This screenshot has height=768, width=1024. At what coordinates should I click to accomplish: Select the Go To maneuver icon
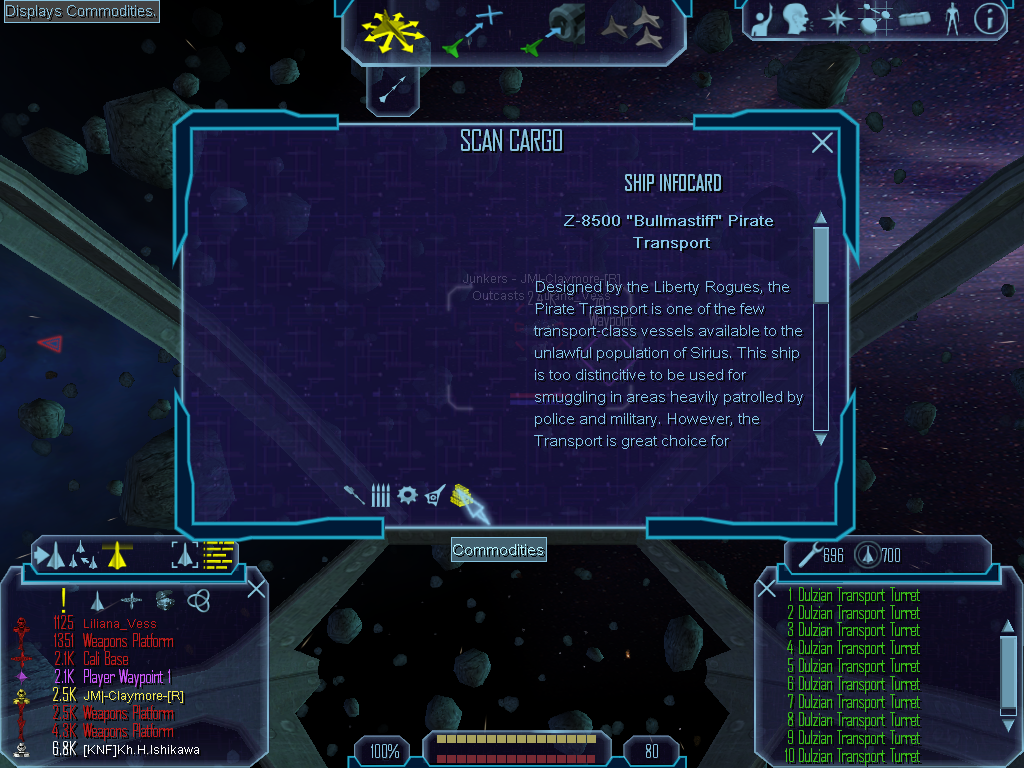471,33
